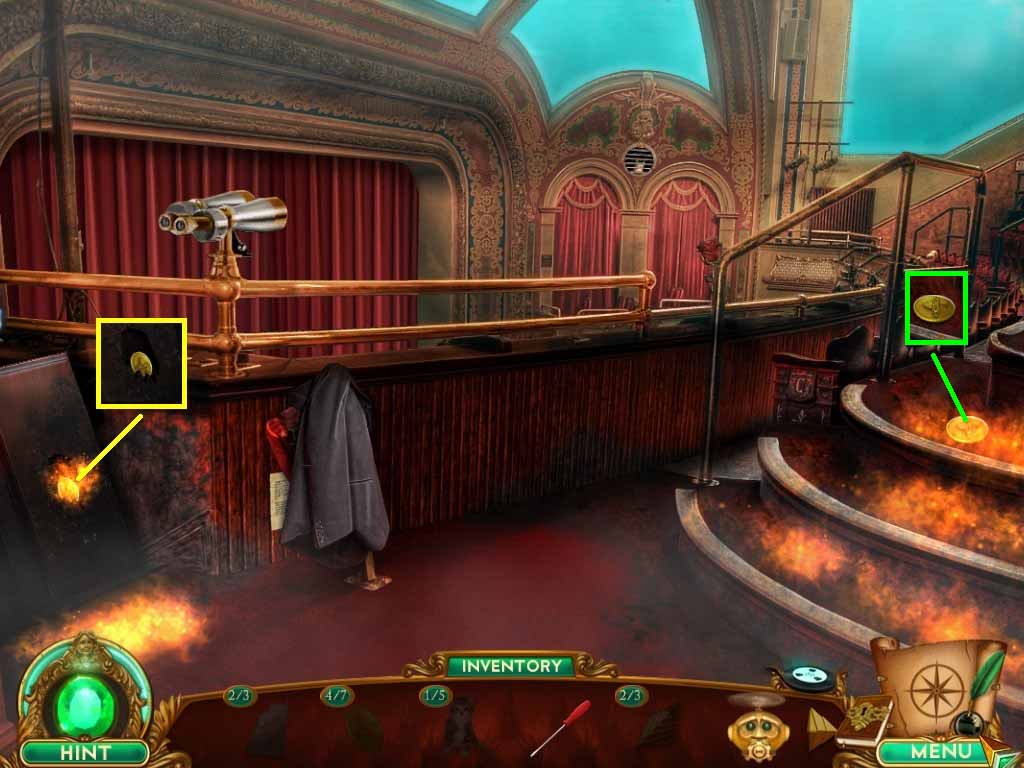The width and height of the screenshot is (1024, 768).
Task: Pick the rightmost fragment slot marked 2/3
Action: (658, 727)
